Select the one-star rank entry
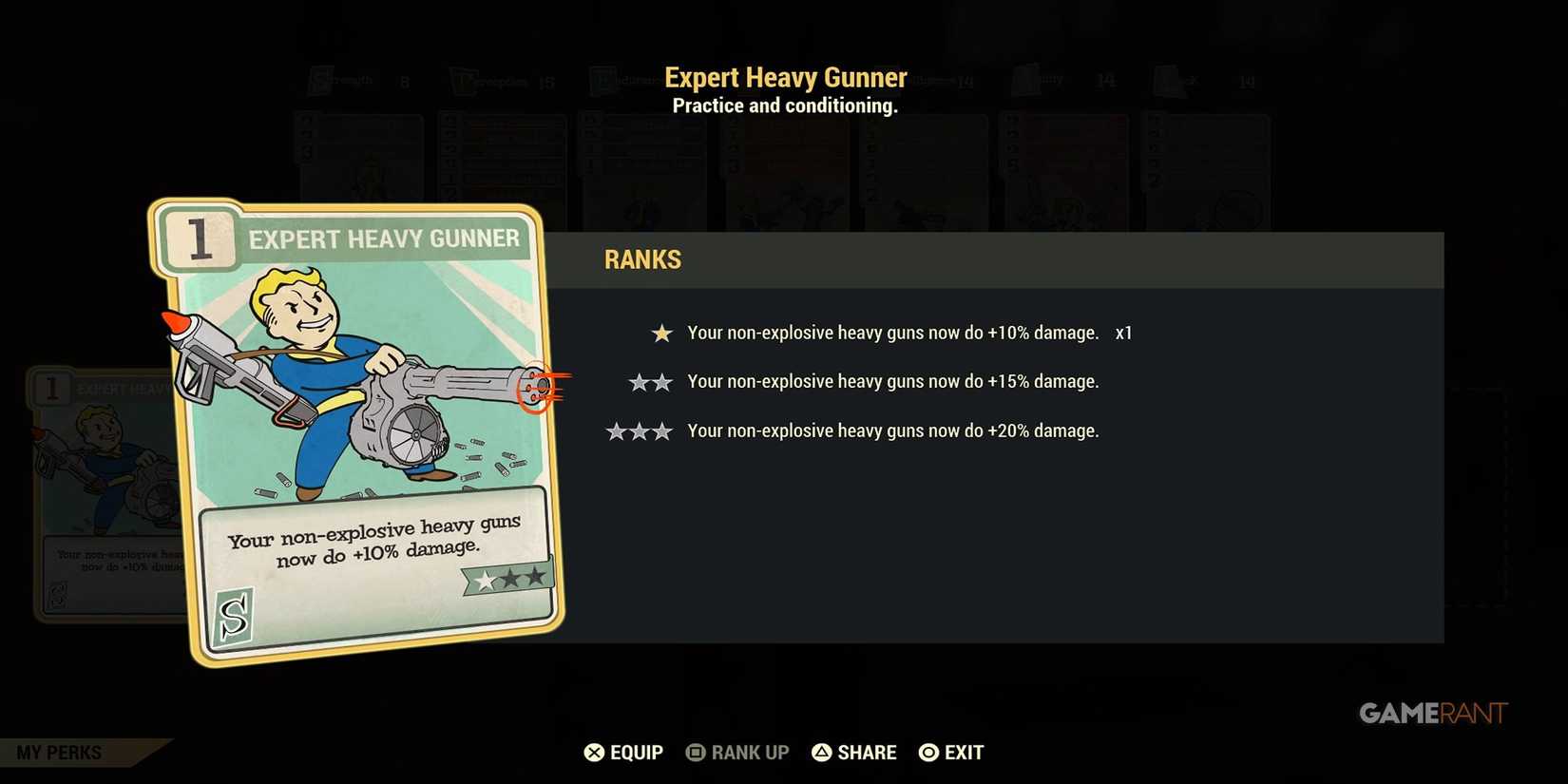Image resolution: width=1568 pixels, height=784 pixels. [x=893, y=334]
